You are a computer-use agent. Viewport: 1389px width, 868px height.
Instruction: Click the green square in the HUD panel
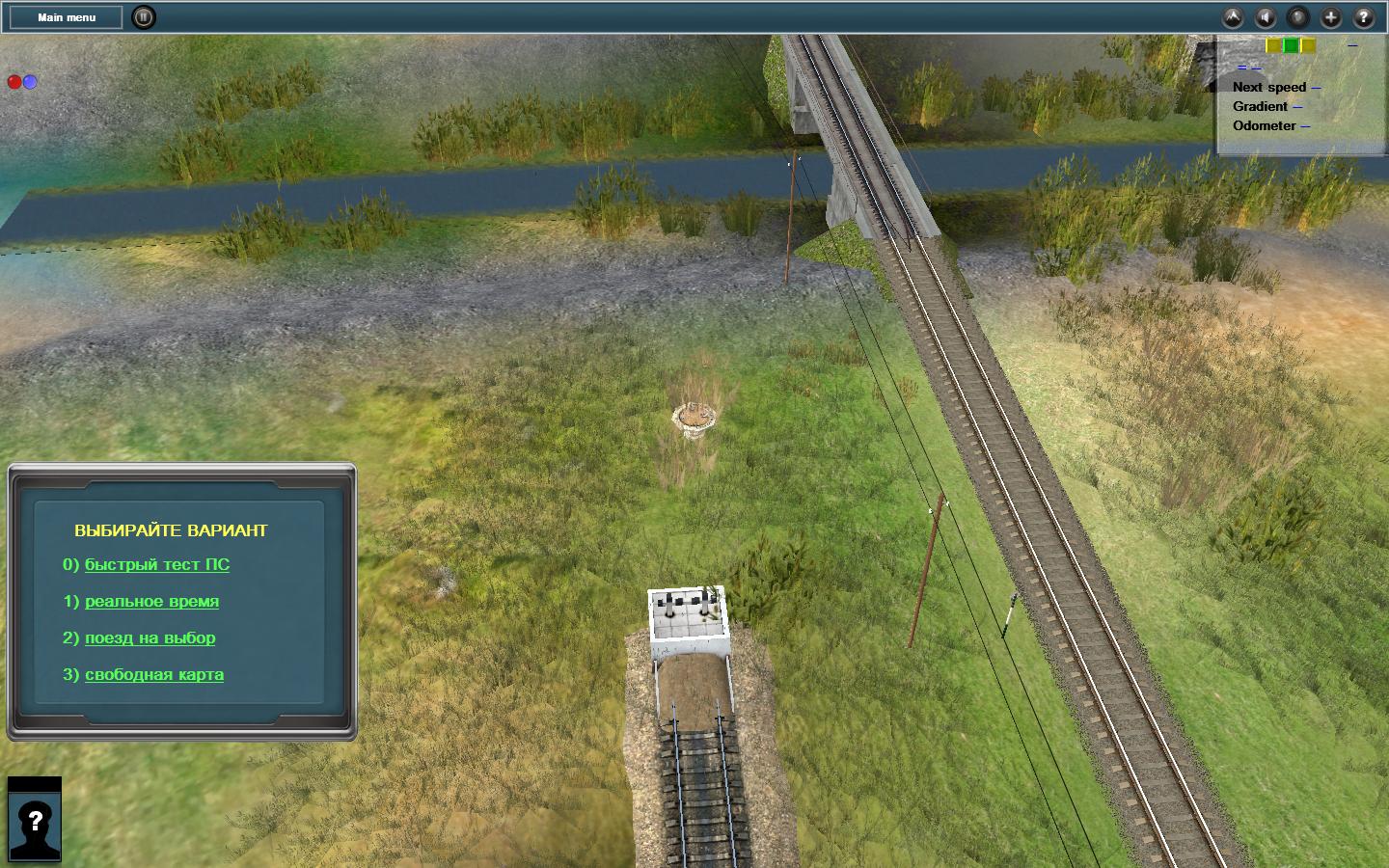point(1291,45)
